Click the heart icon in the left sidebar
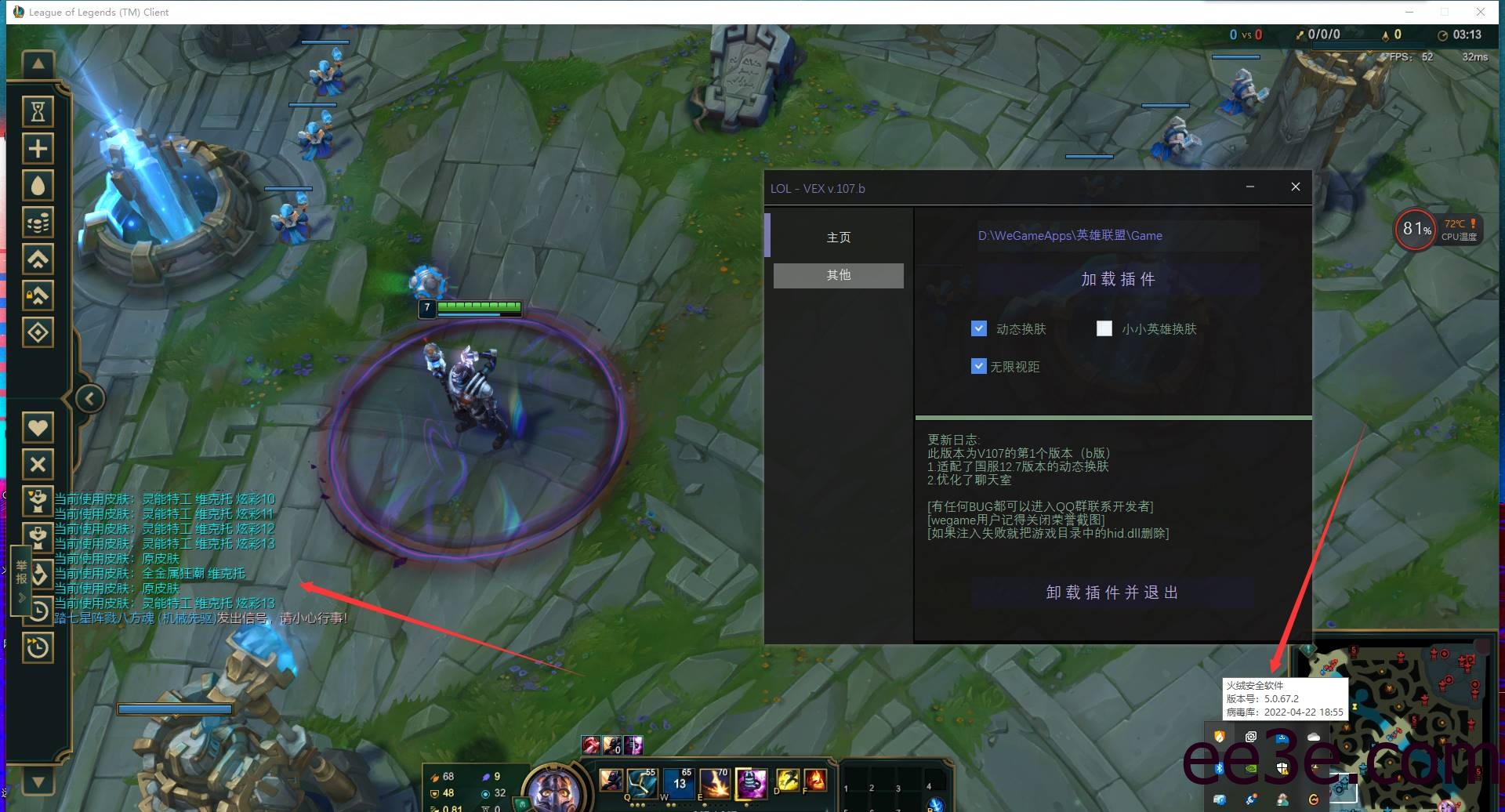Screen dimensions: 1505x812 click(38, 427)
